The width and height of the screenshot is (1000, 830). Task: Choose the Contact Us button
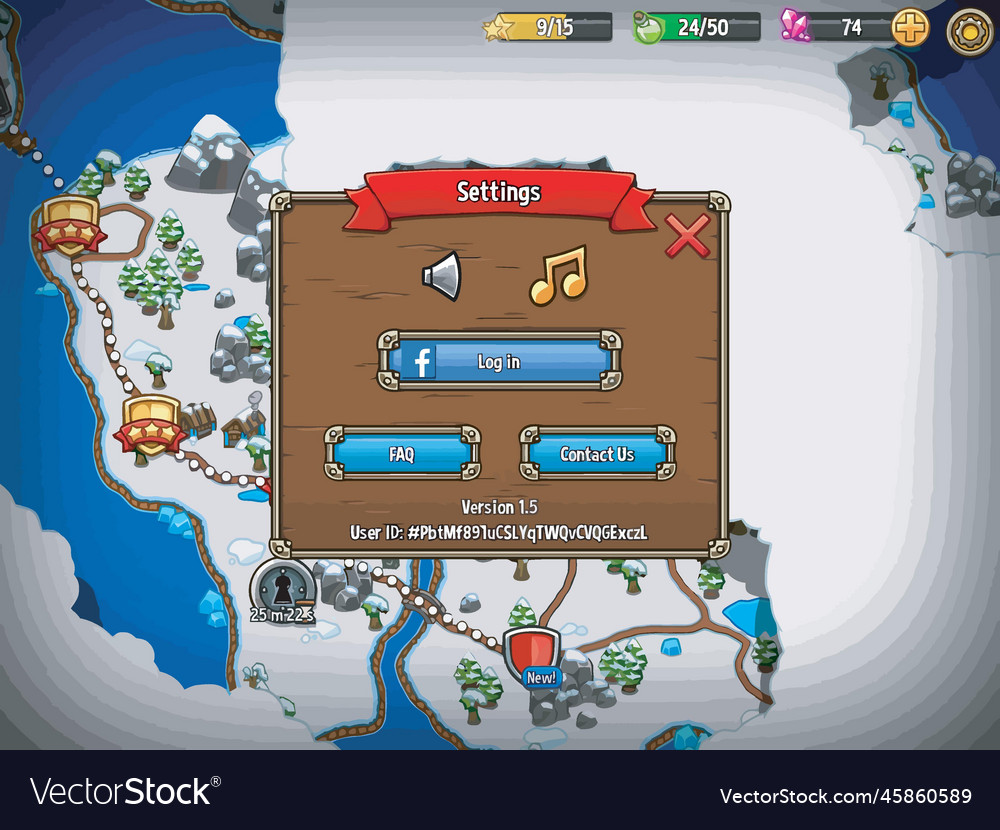pyautogui.click(x=597, y=454)
